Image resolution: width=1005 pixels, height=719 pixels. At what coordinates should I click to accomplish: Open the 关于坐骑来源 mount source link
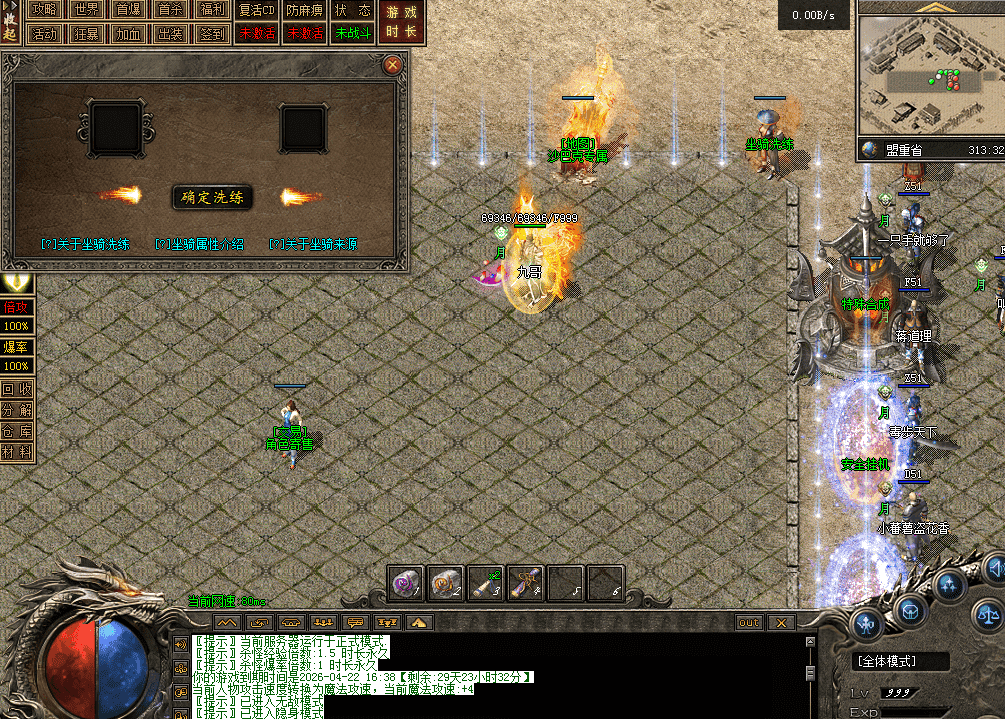[312, 244]
